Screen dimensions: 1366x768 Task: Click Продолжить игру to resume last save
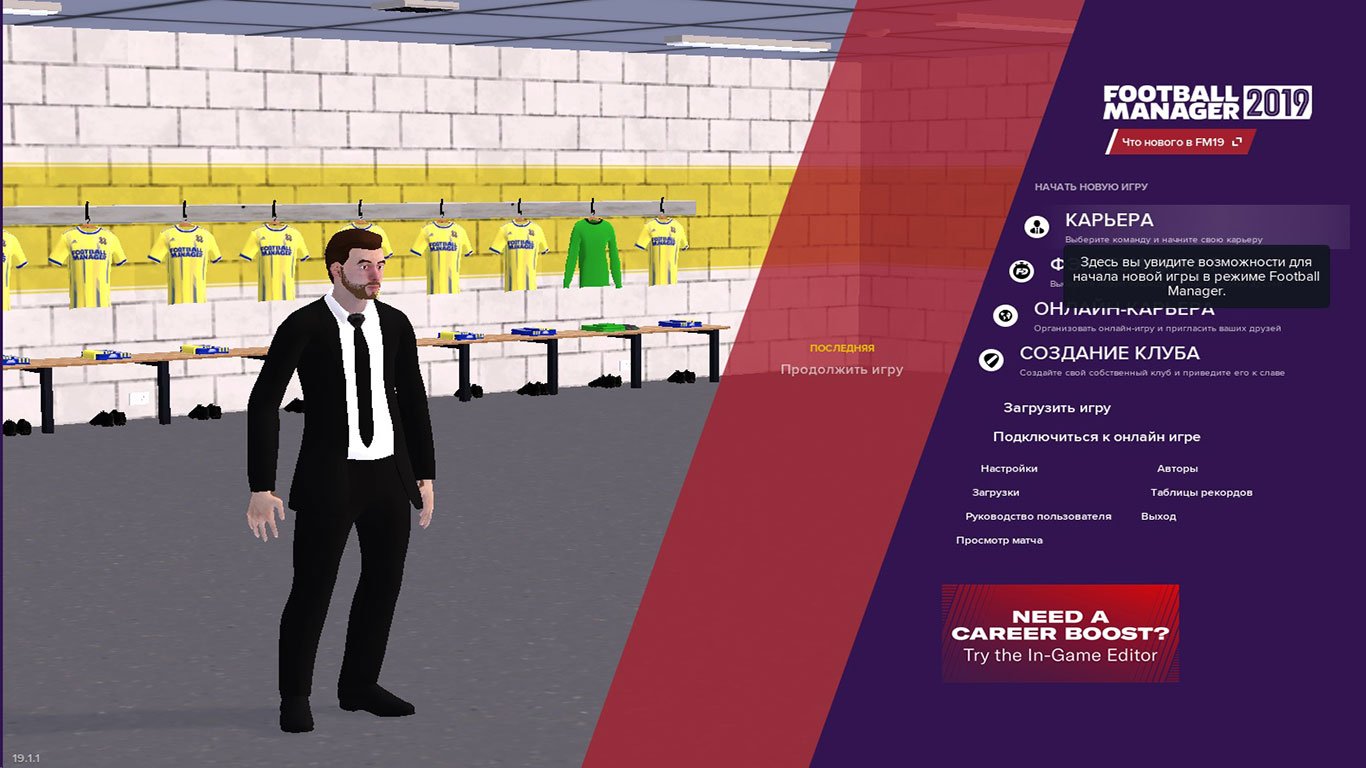(x=841, y=369)
